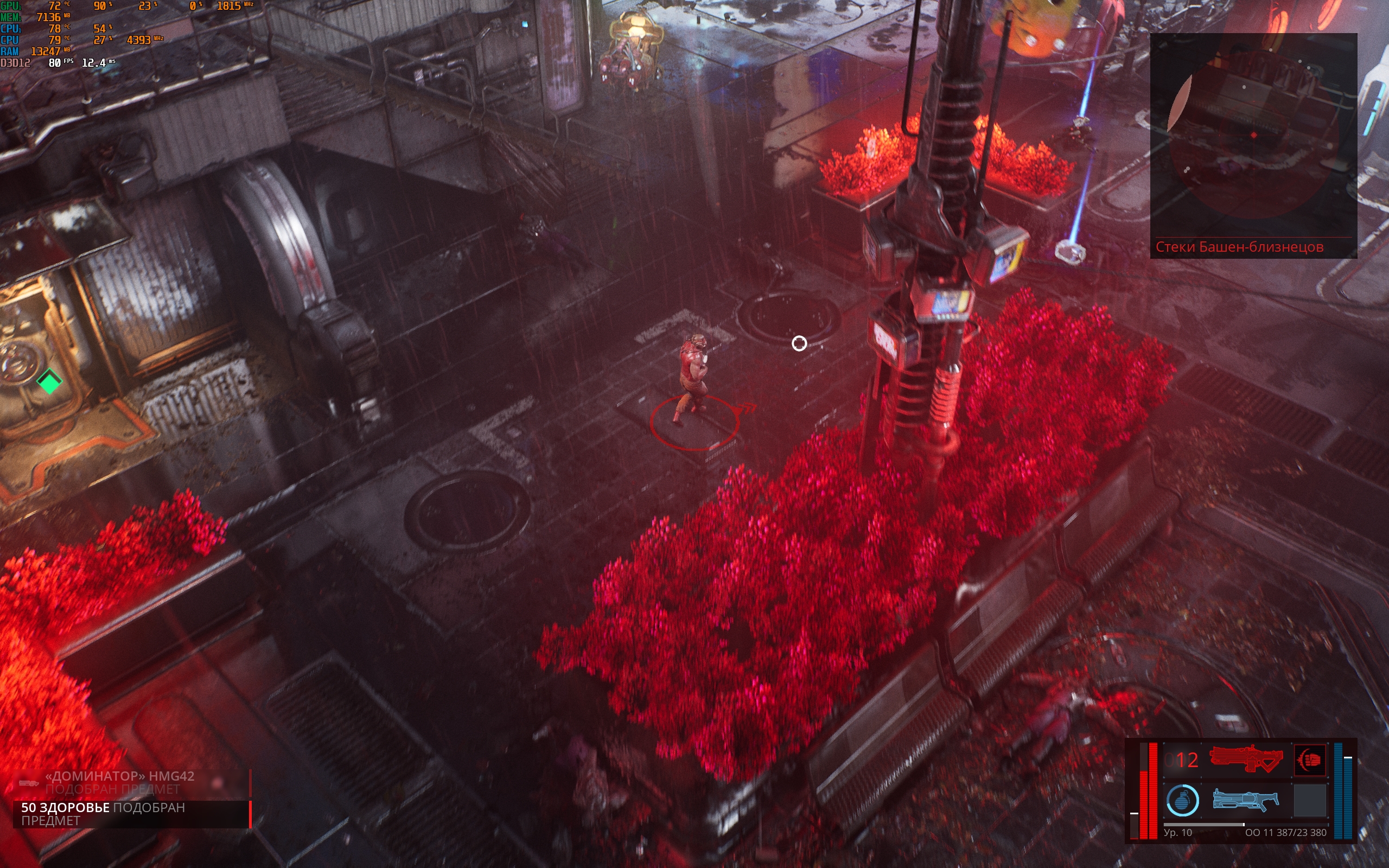Select the red heavy machine gun weapon
1389x868 pixels.
click(1246, 759)
